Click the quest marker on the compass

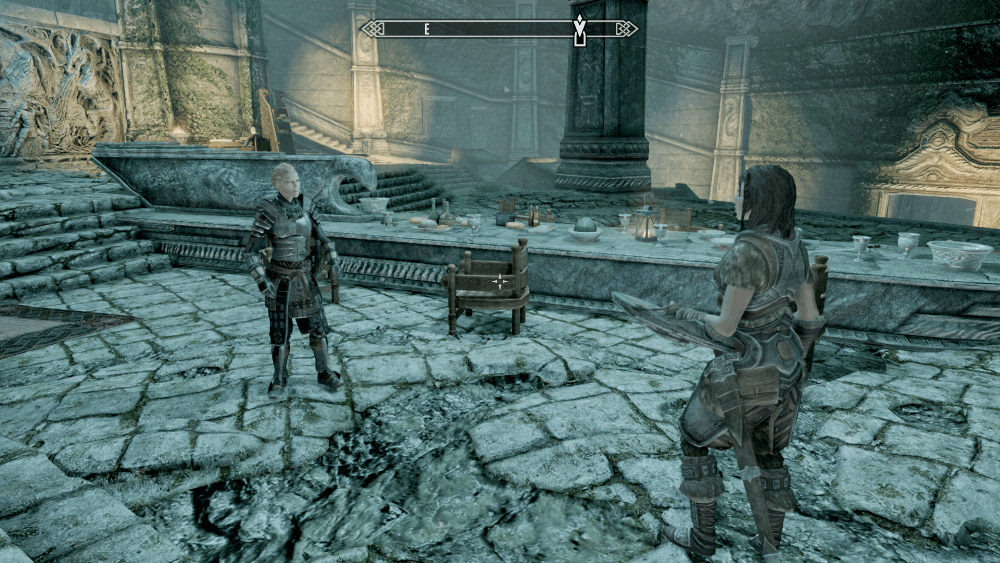tap(579, 29)
